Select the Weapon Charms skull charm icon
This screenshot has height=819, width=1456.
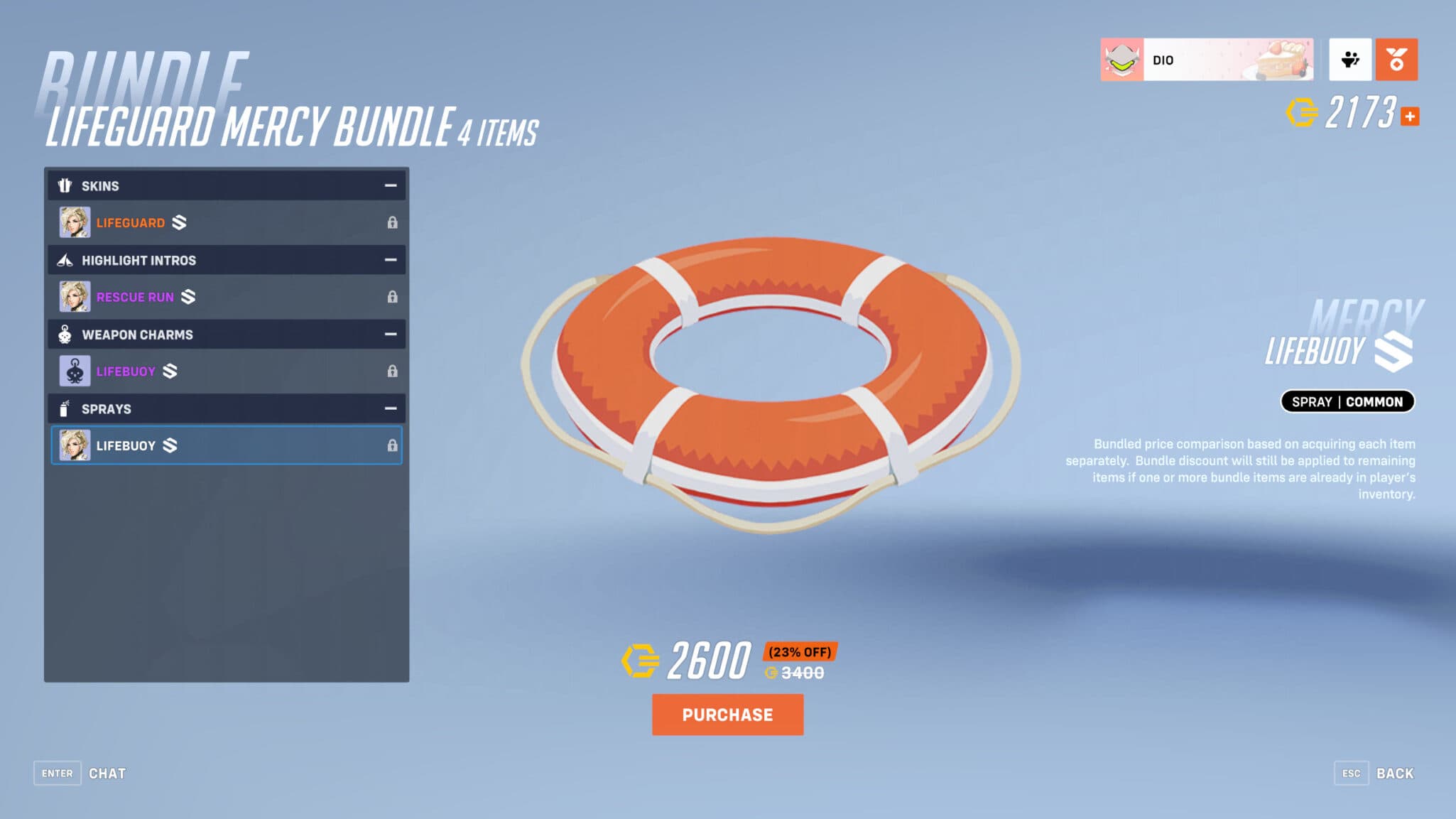[65, 334]
